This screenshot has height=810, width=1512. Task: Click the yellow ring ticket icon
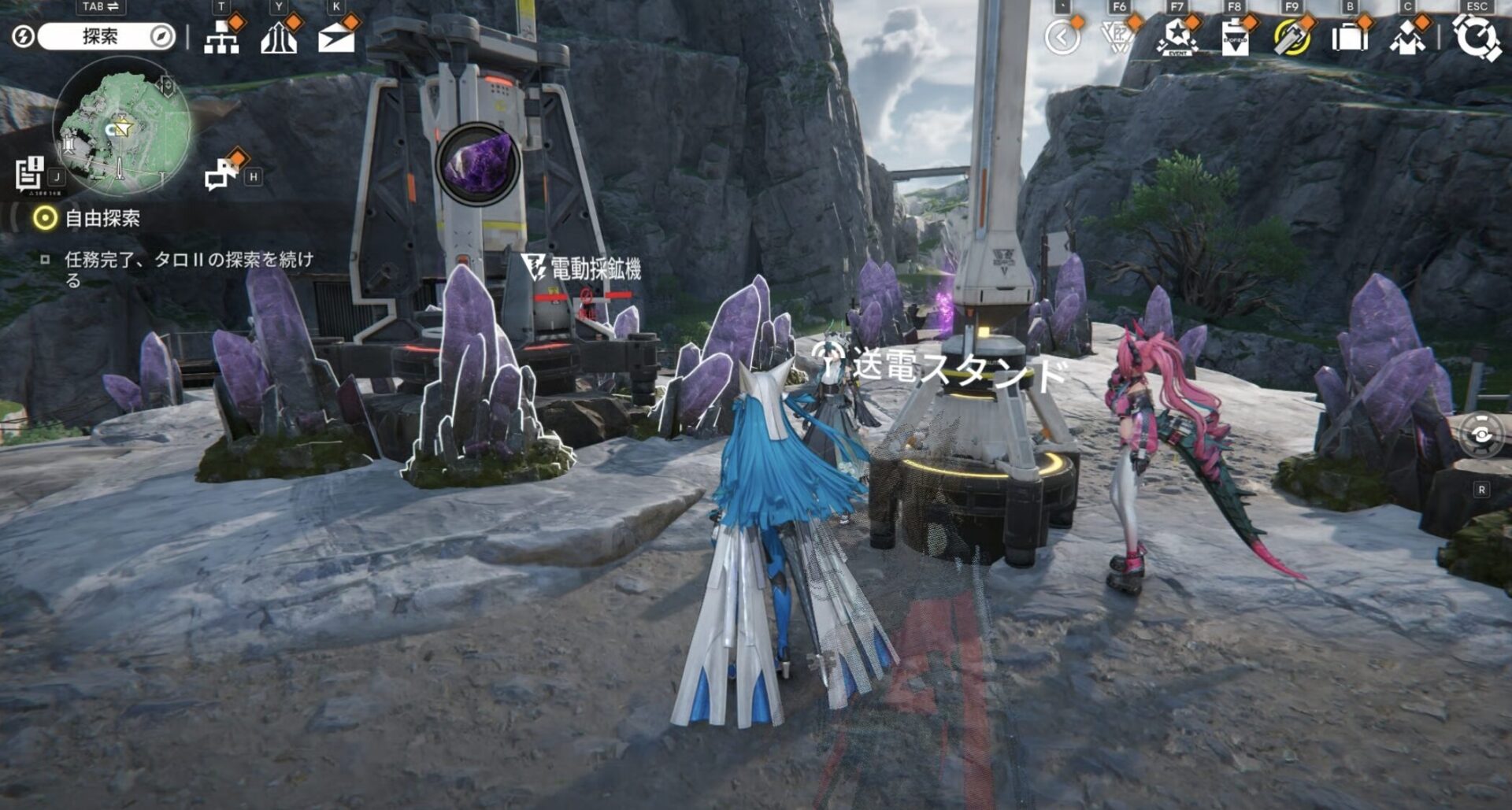point(1291,37)
